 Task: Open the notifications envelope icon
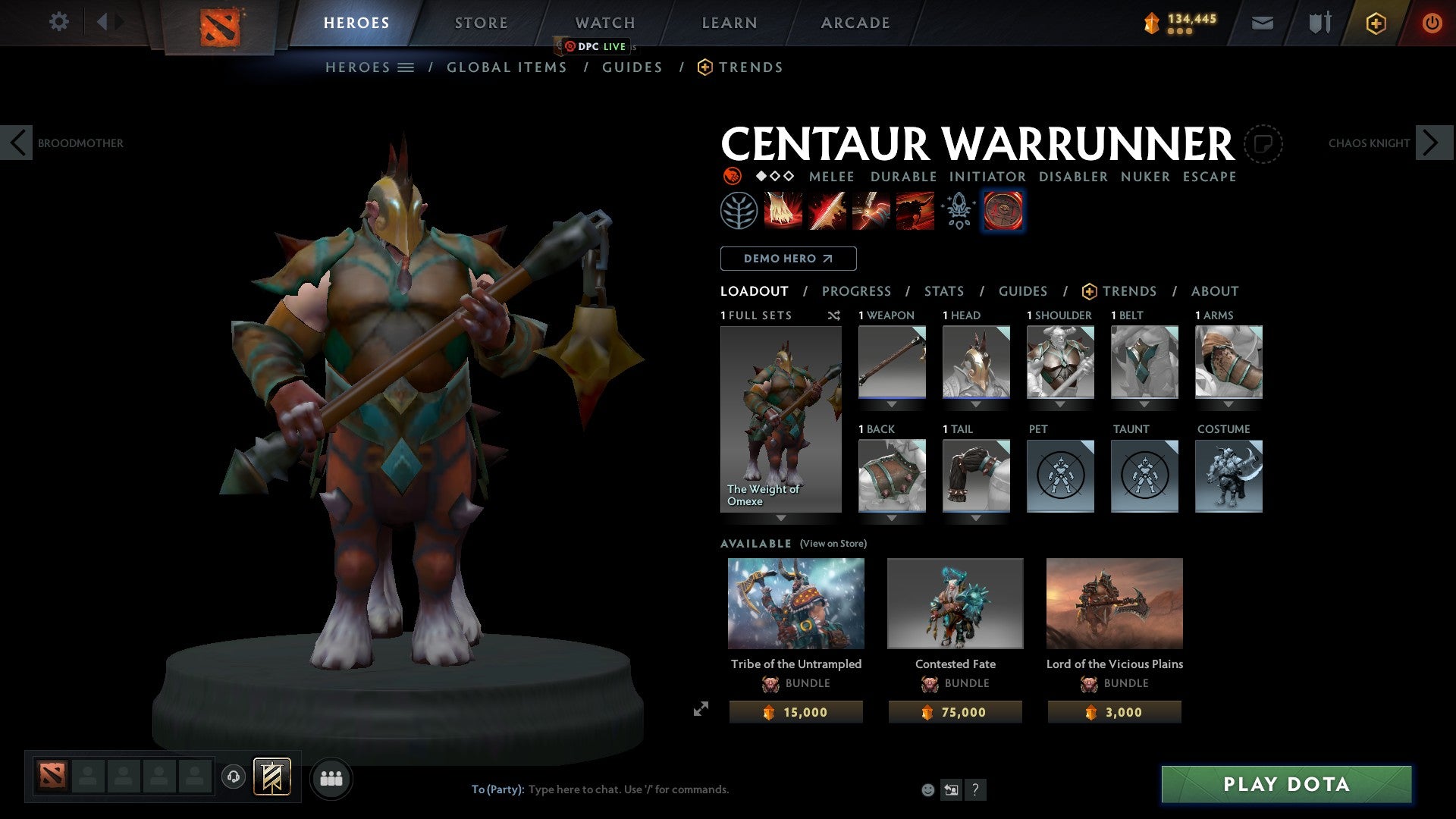(x=1263, y=23)
